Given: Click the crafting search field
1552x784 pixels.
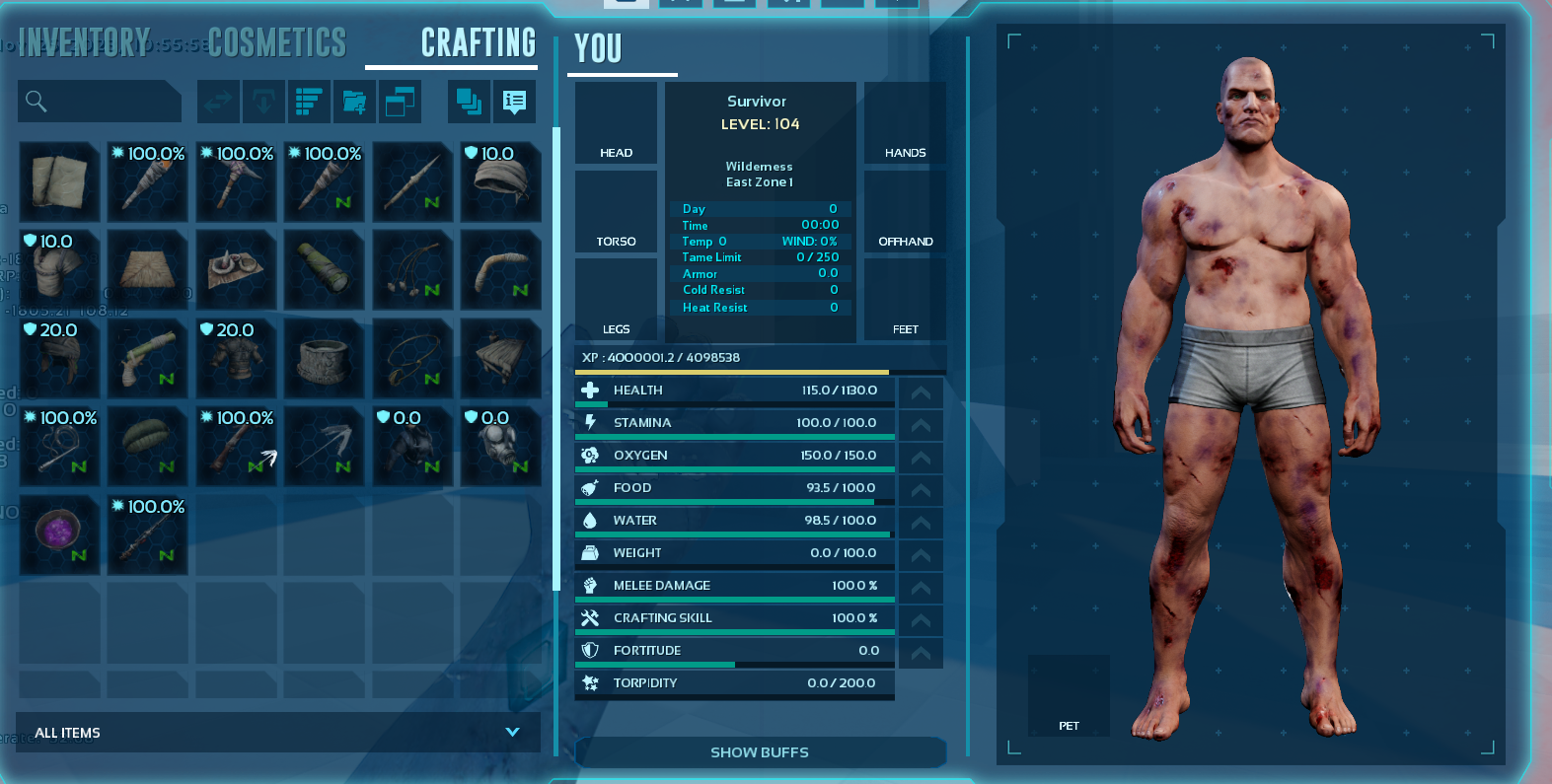Looking at the screenshot, I should [100, 102].
